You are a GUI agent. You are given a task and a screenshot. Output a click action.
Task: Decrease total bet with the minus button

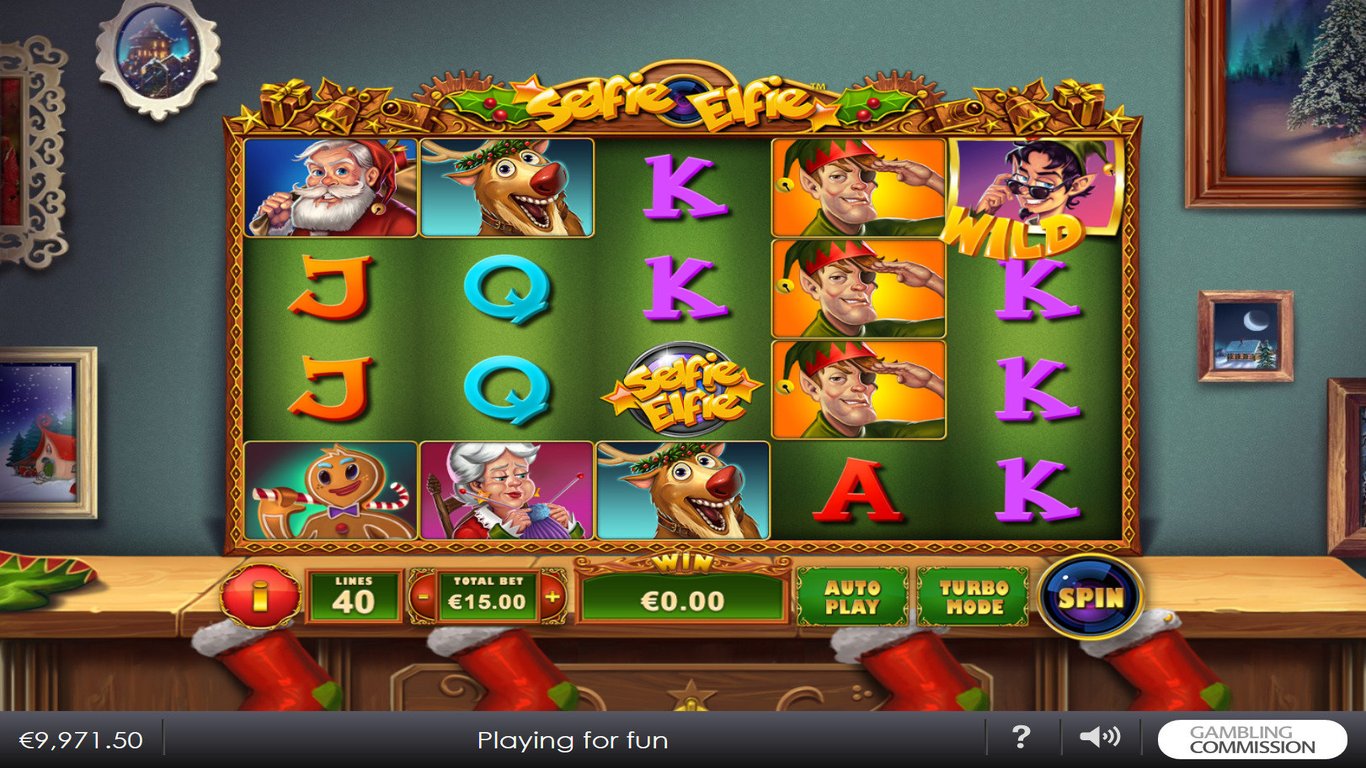(423, 598)
